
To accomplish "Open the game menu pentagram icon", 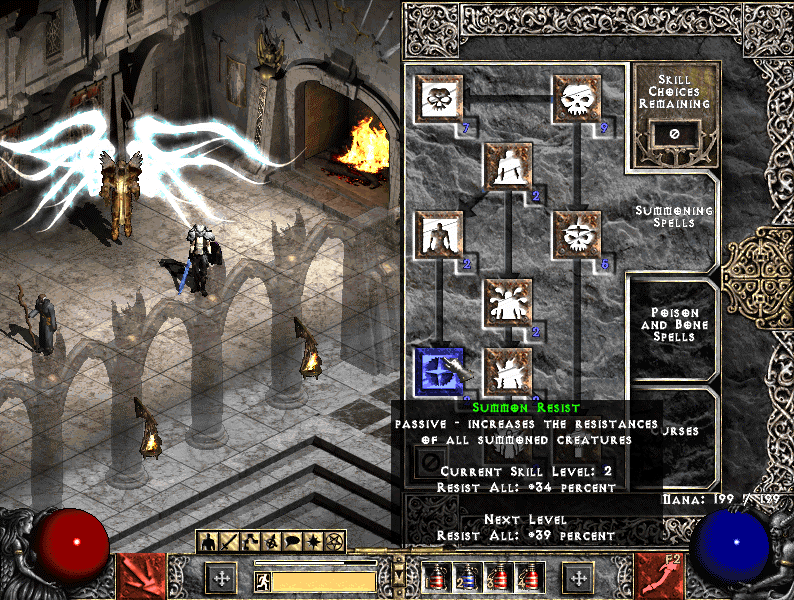I will (335, 543).
